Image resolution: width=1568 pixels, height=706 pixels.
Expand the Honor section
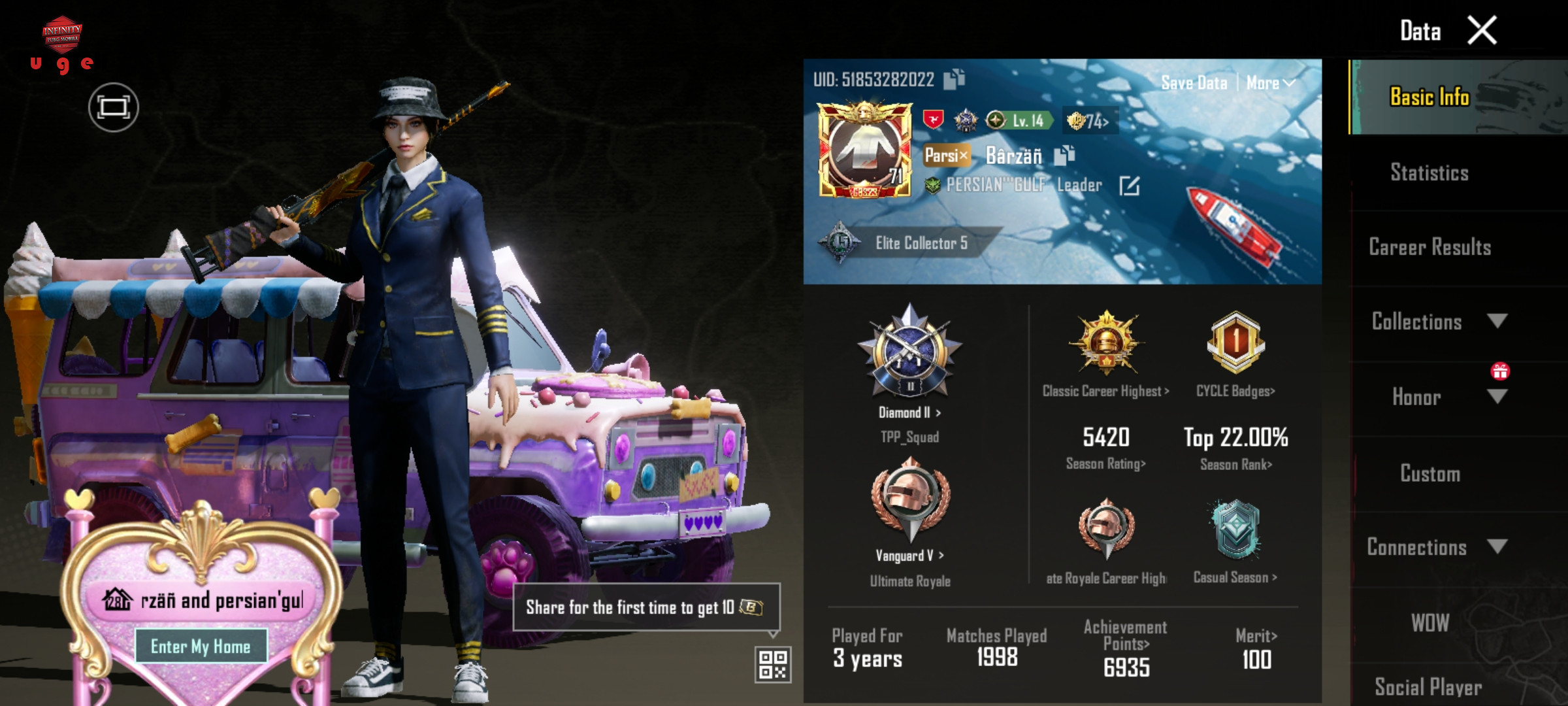1497,397
